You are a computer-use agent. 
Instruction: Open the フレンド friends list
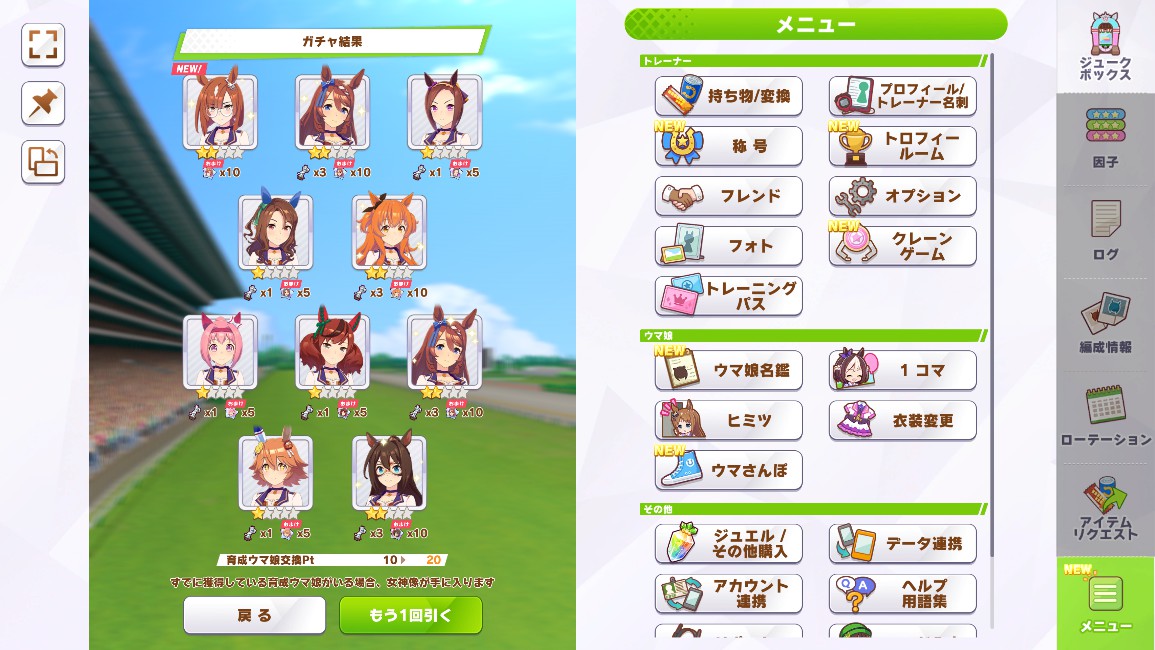[729, 196]
